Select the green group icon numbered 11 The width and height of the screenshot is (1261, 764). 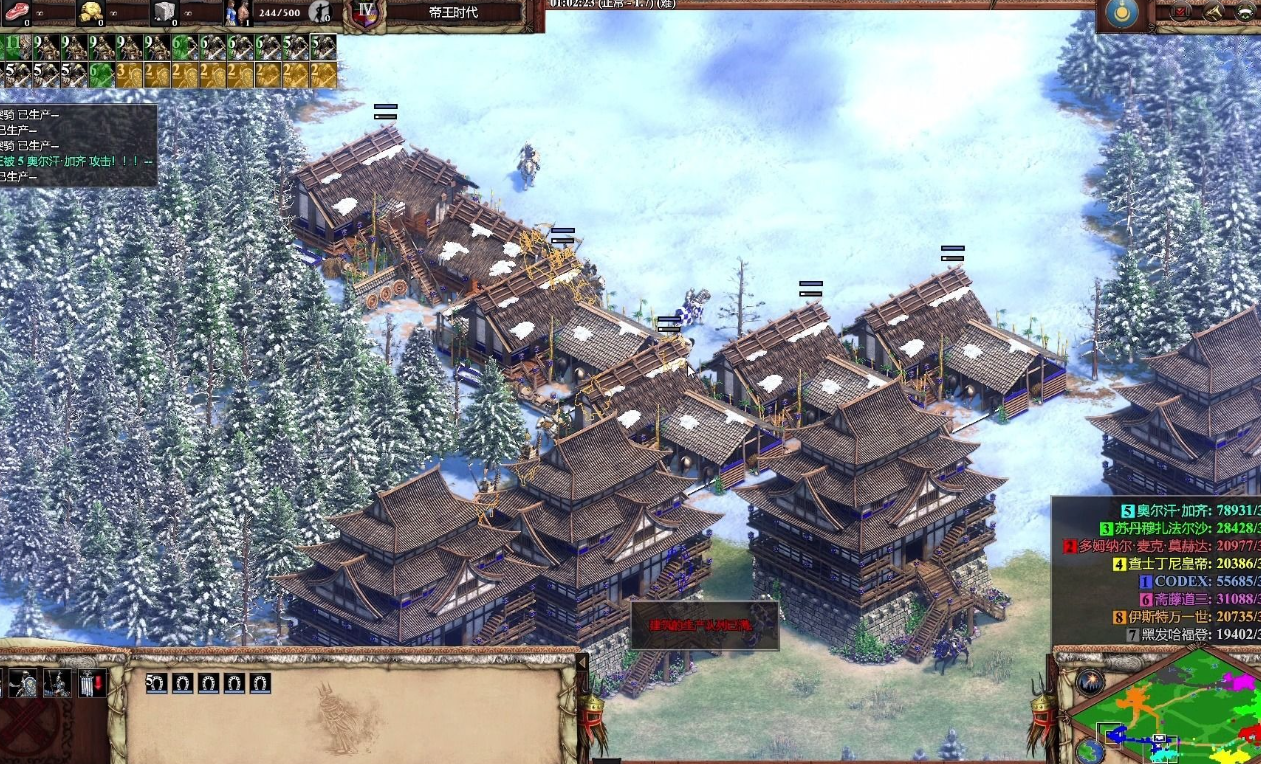click(x=14, y=46)
